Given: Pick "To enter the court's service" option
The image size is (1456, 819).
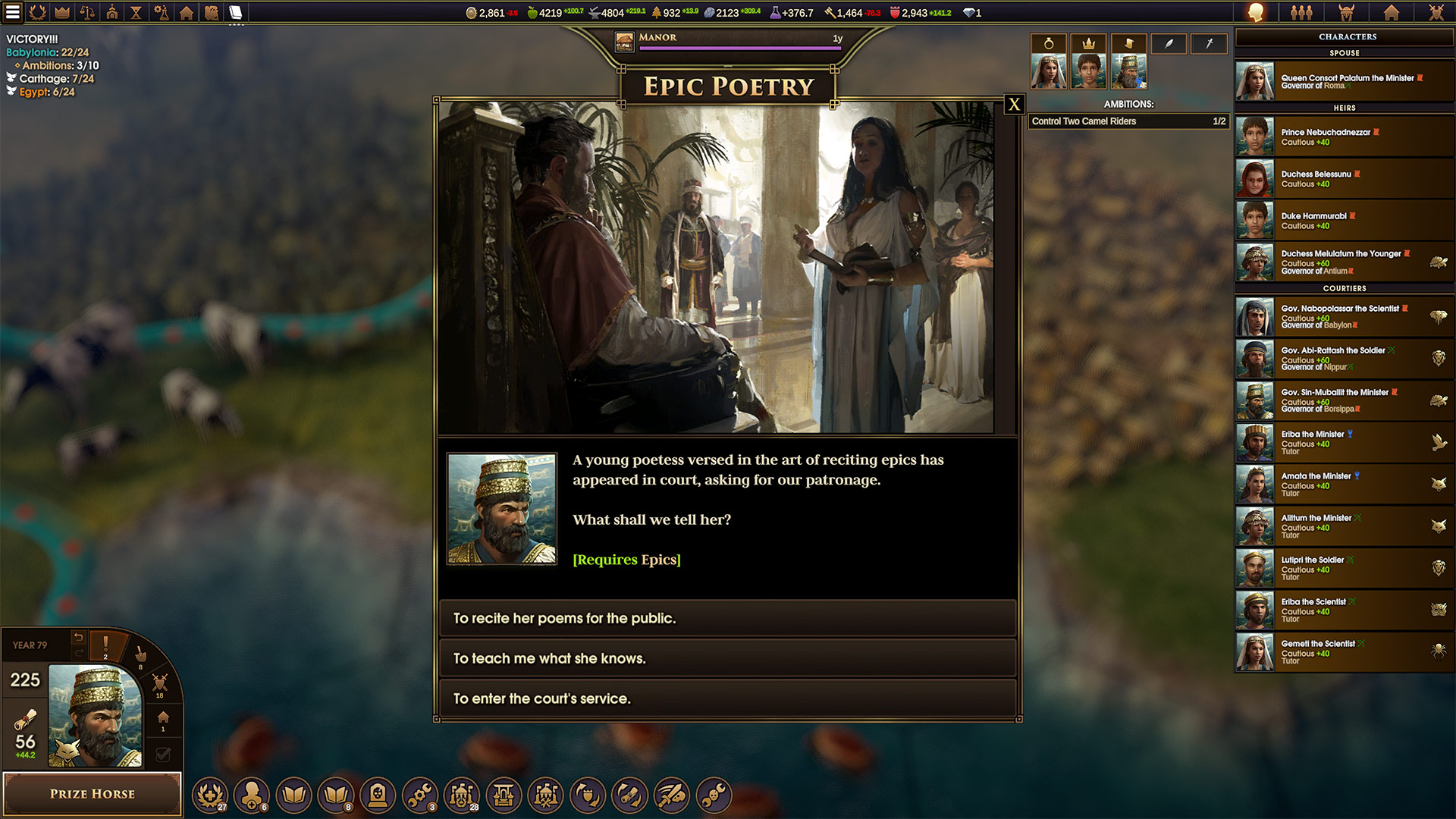Looking at the screenshot, I should (726, 698).
